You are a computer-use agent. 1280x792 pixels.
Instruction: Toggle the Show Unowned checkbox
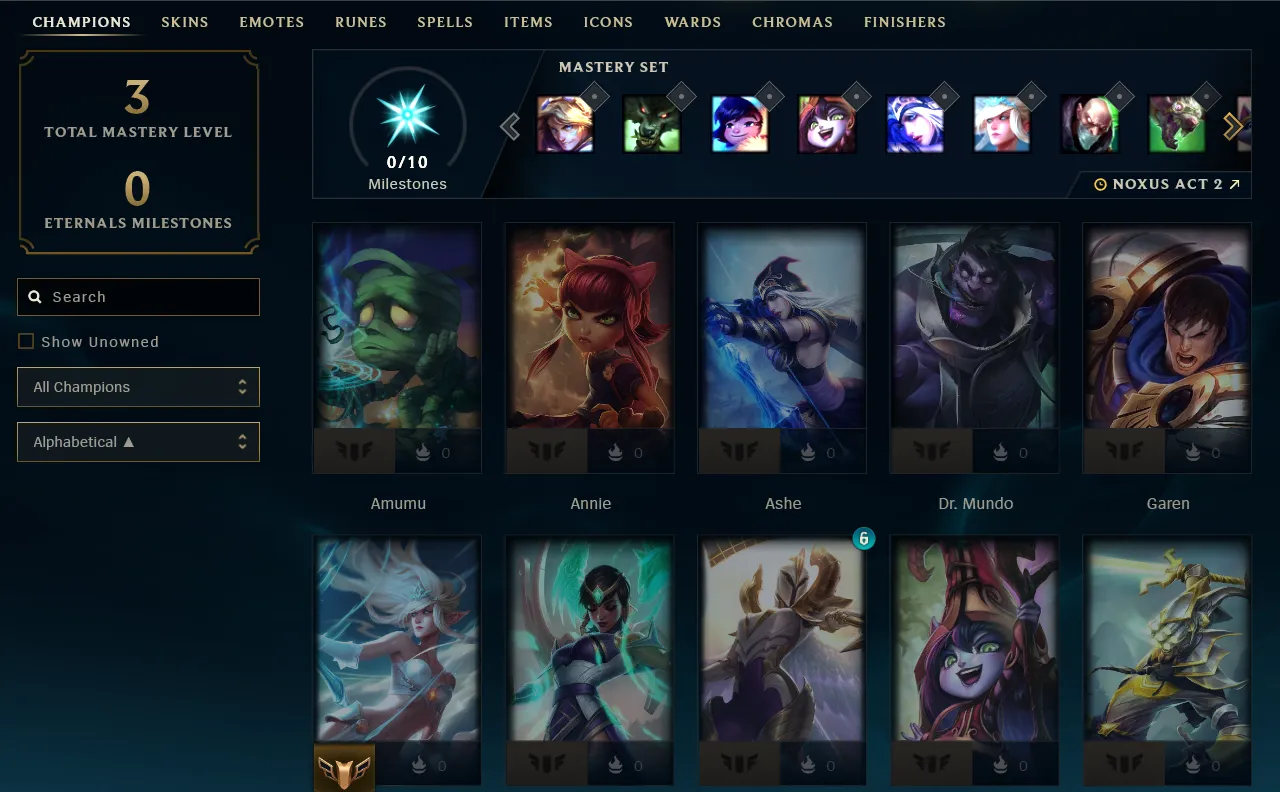click(26, 342)
